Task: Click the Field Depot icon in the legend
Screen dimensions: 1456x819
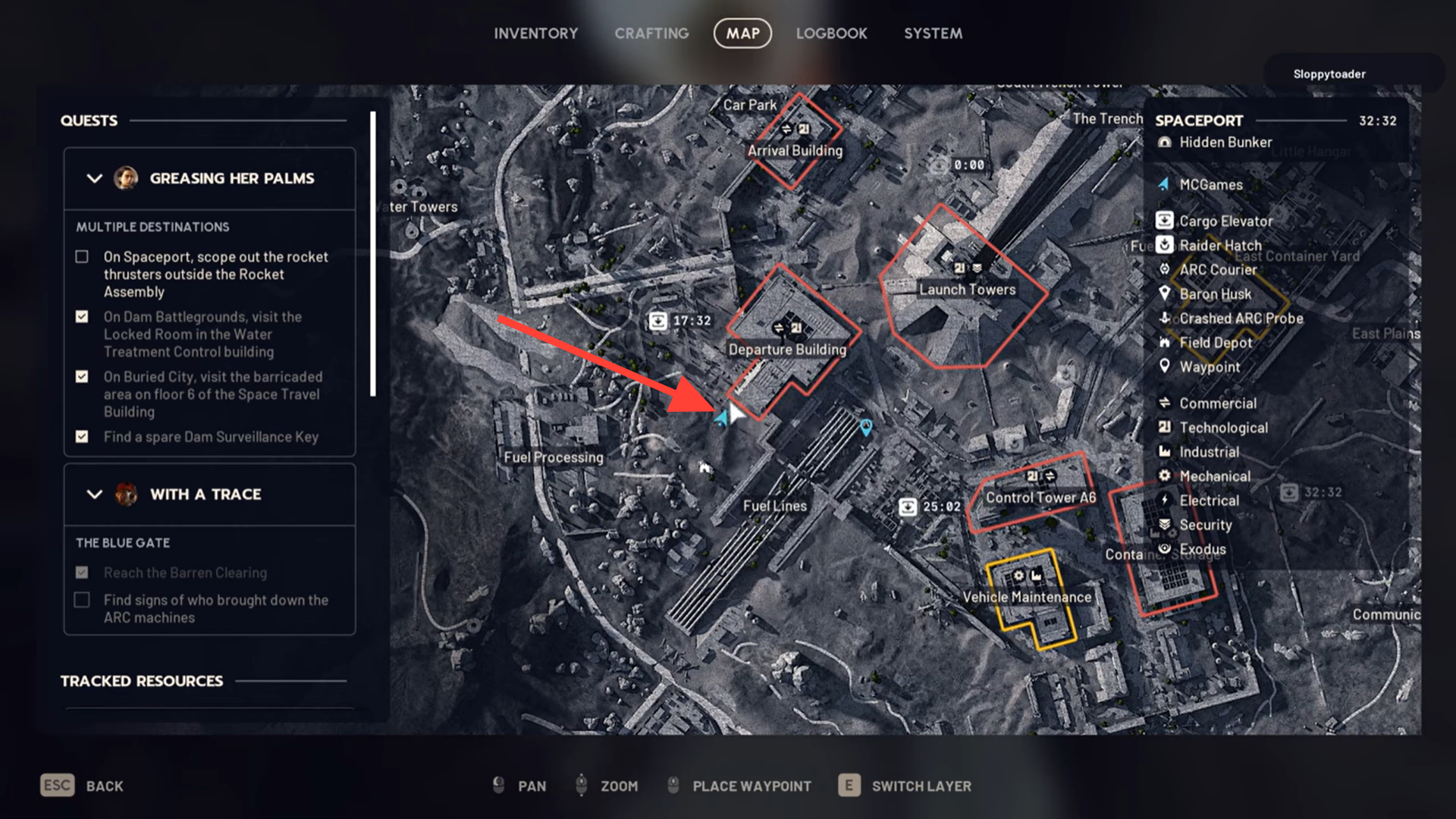Action: pyautogui.click(x=1166, y=342)
